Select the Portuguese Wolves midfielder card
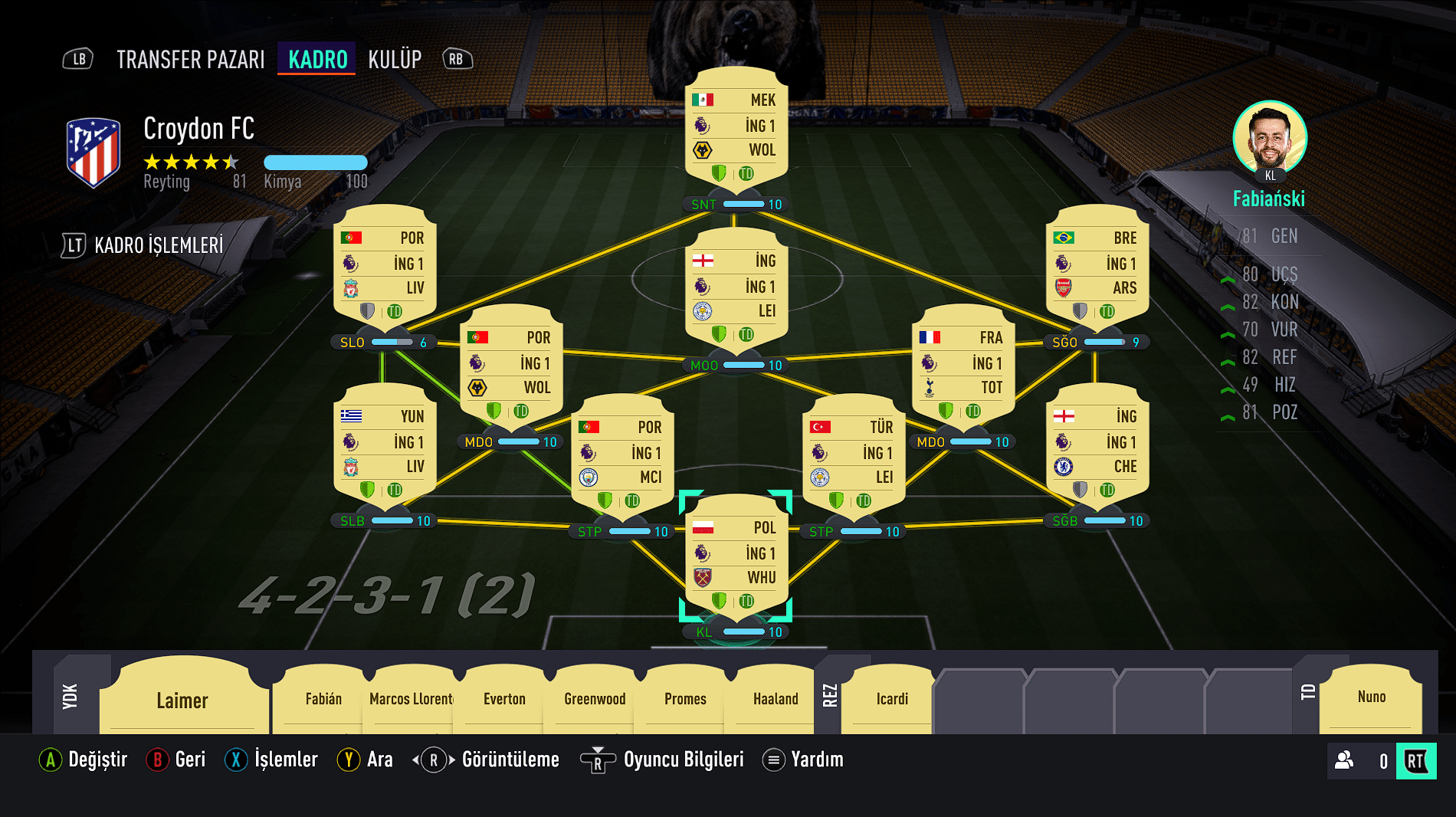This screenshot has height=817, width=1456. pos(511,368)
